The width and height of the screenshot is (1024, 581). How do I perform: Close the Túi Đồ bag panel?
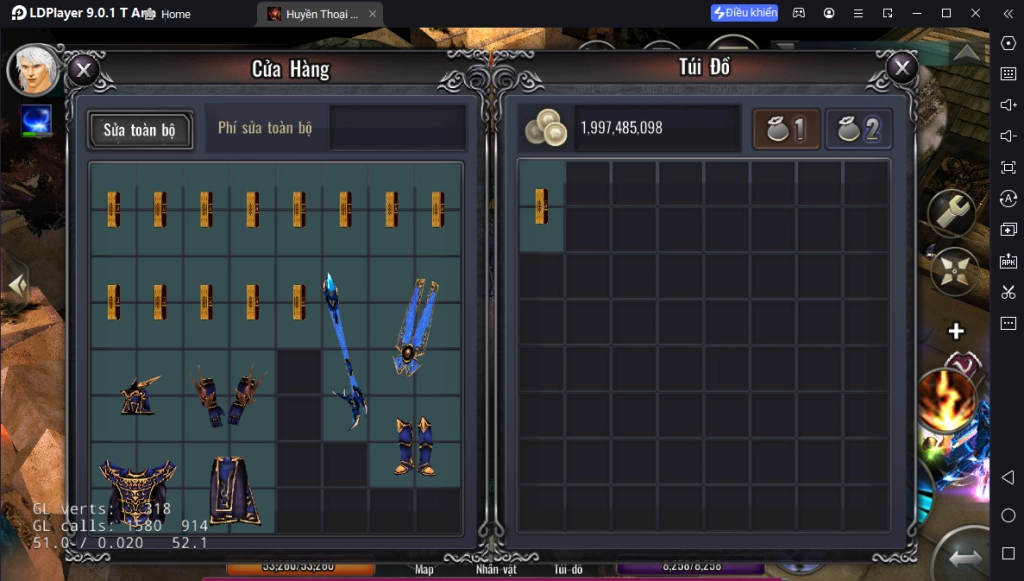pyautogui.click(x=902, y=68)
